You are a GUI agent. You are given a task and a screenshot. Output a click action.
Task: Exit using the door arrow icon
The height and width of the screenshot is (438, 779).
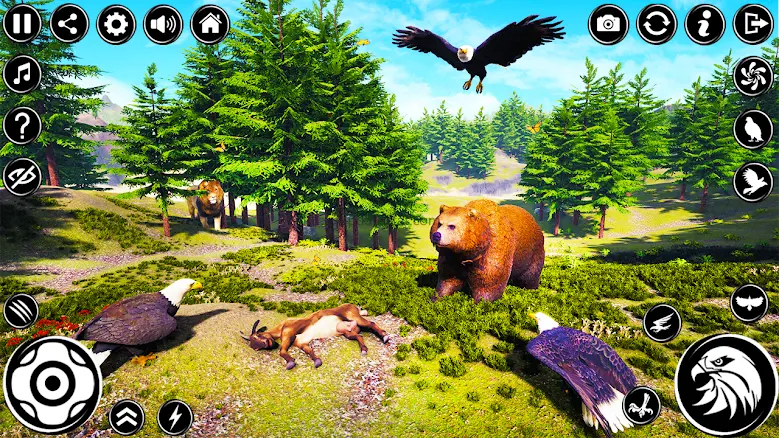click(x=753, y=23)
